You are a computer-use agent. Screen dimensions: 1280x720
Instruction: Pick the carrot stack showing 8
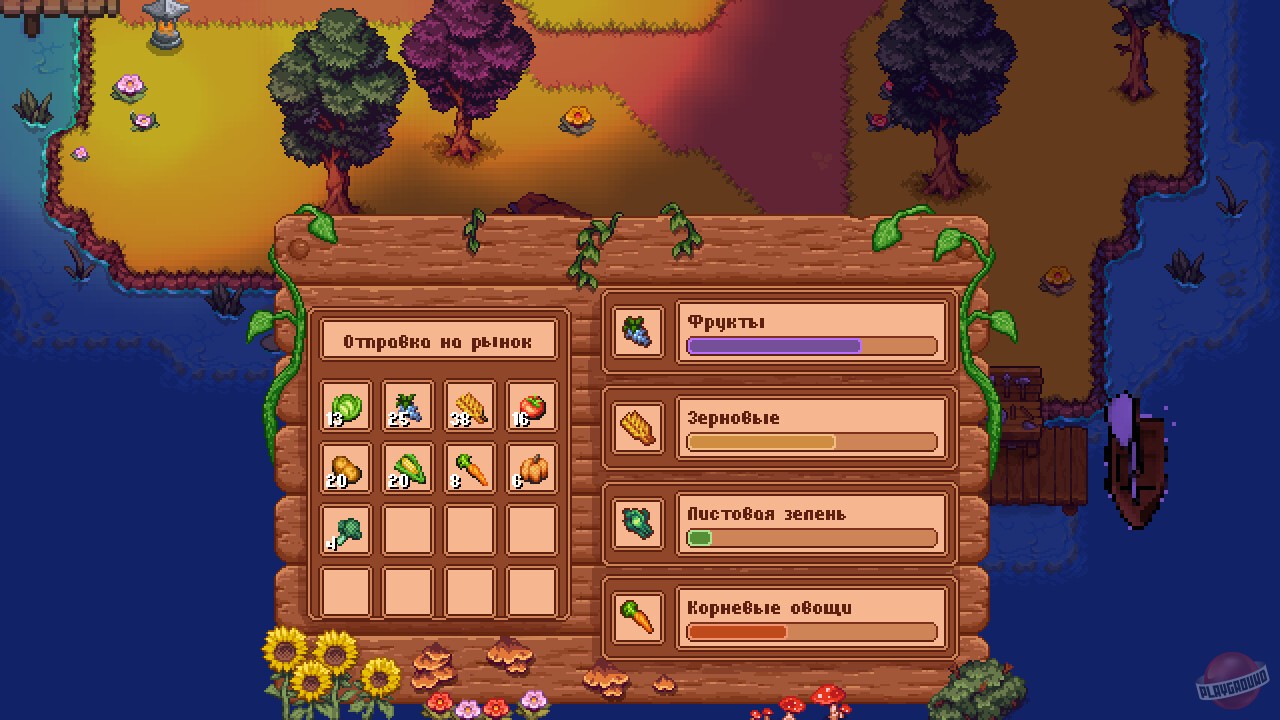click(469, 469)
